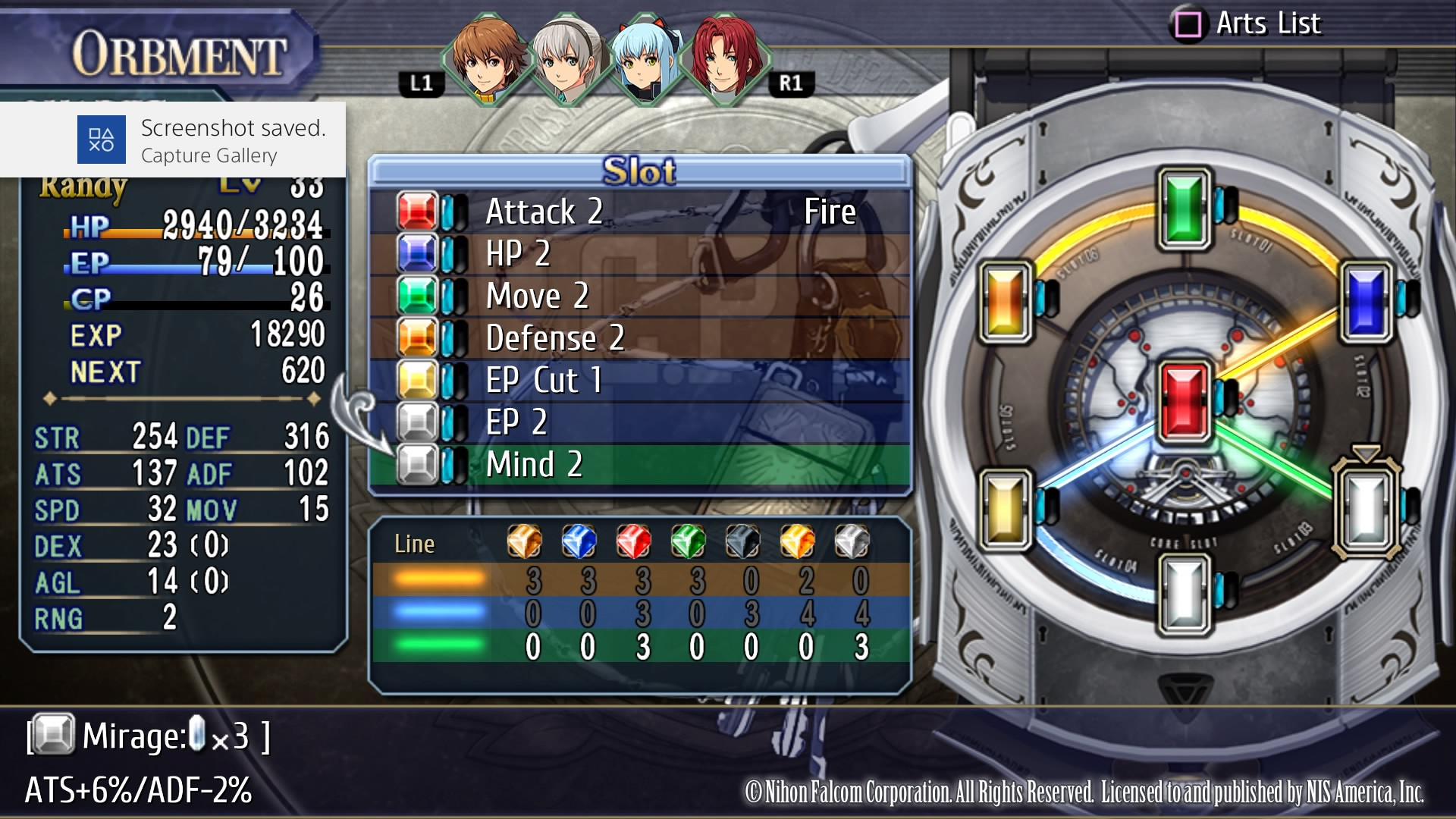
Task: Highlight the Mind 2 quartz entry
Action: [639, 464]
